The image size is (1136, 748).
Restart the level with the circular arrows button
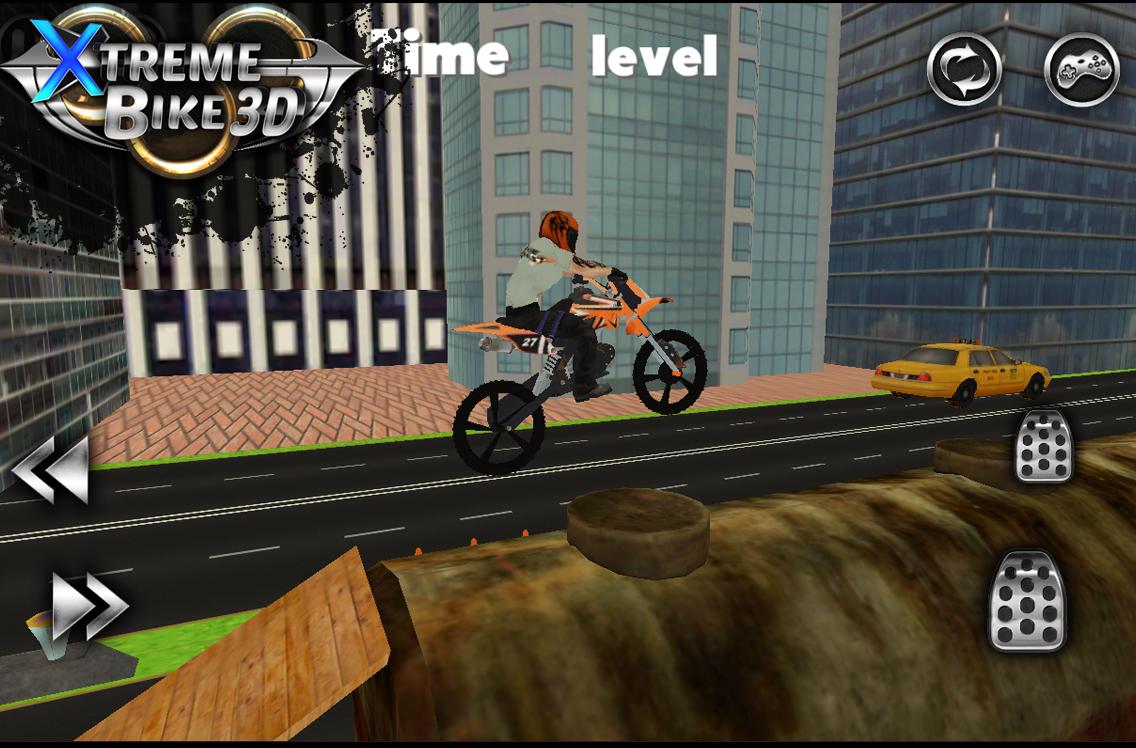[x=964, y=70]
